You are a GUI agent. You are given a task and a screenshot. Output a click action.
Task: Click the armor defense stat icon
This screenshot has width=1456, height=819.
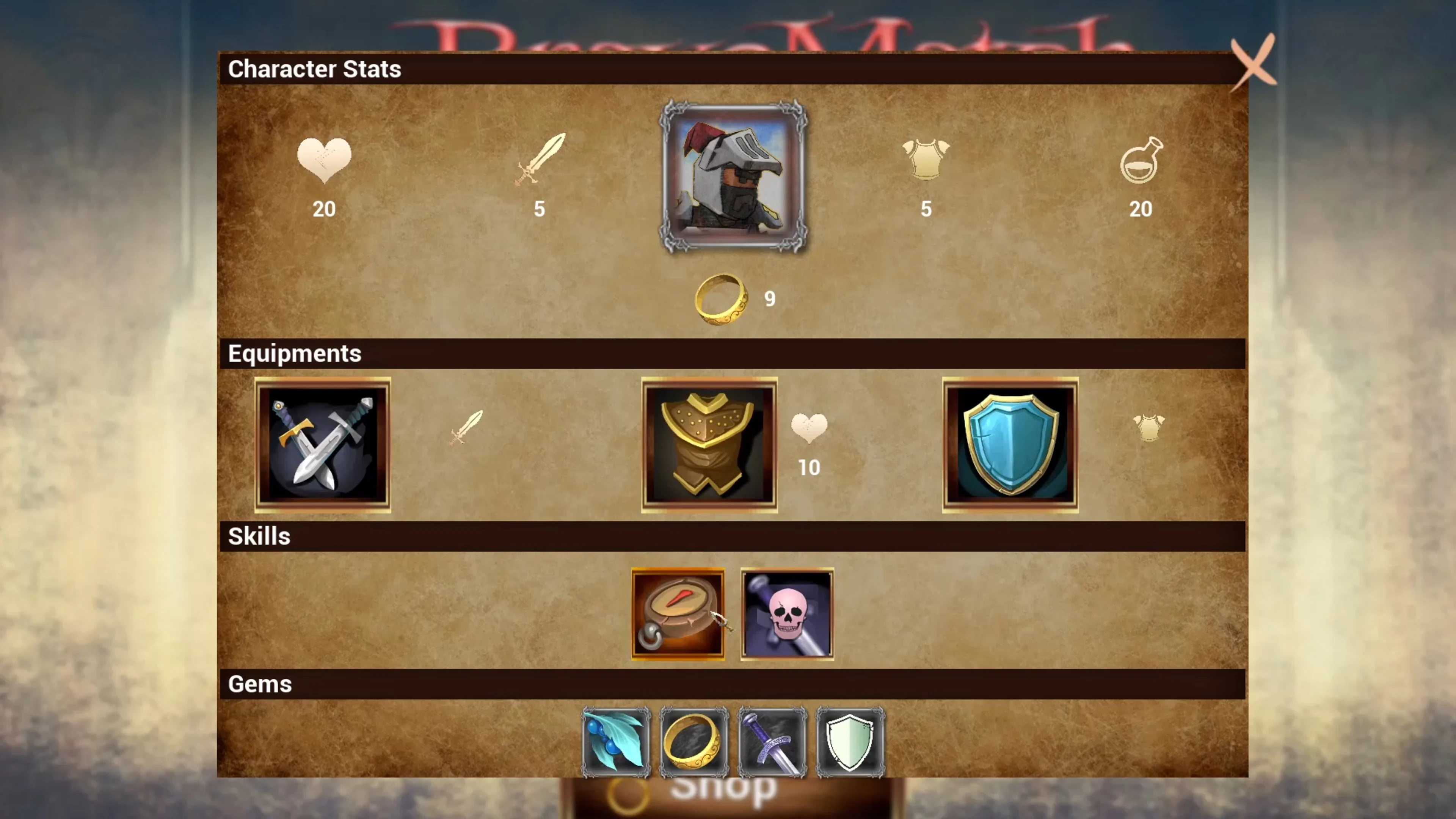925,160
